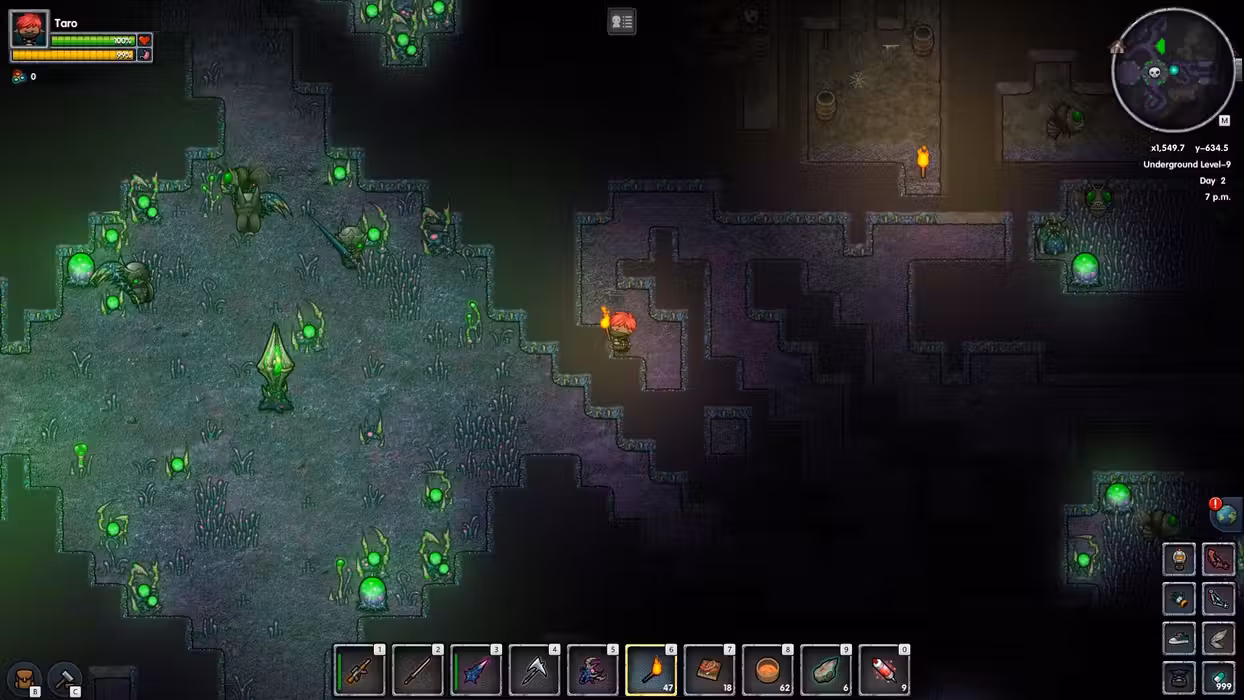The width and height of the screenshot is (1244, 700).
Task: Expand the map with the M button
Action: (x=1224, y=121)
